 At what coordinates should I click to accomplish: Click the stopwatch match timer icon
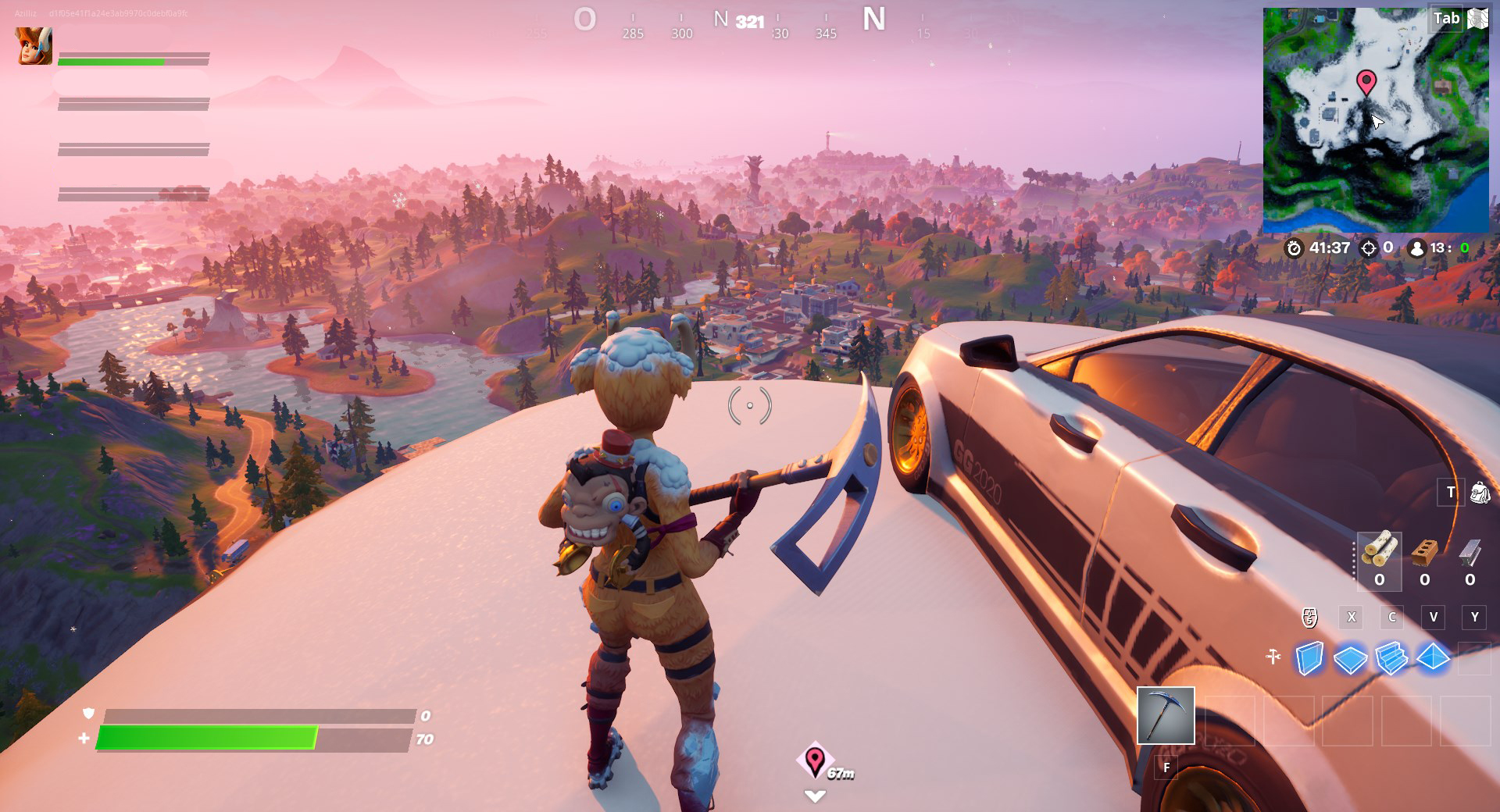point(1295,248)
